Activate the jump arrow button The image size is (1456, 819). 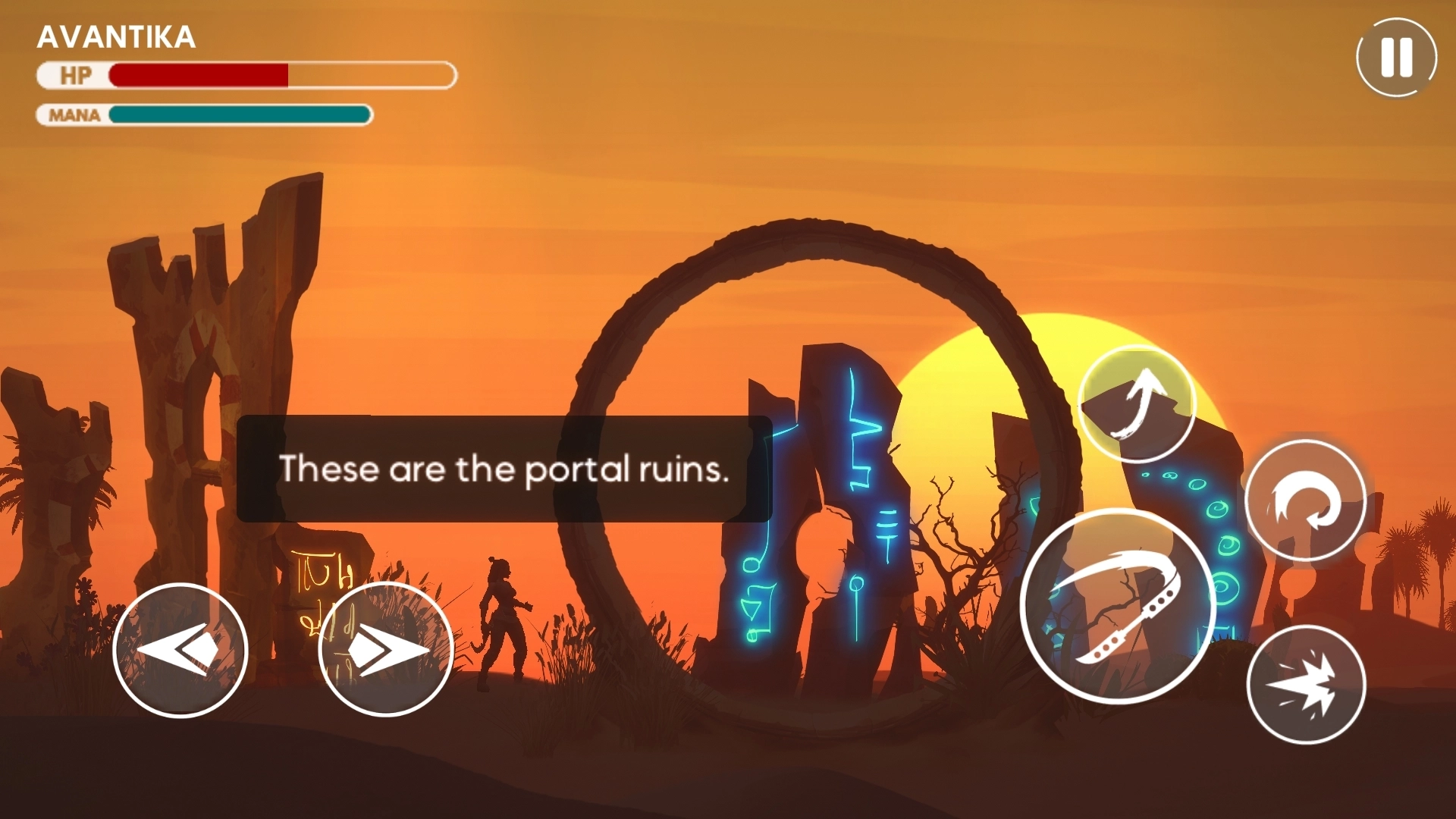click(1136, 403)
